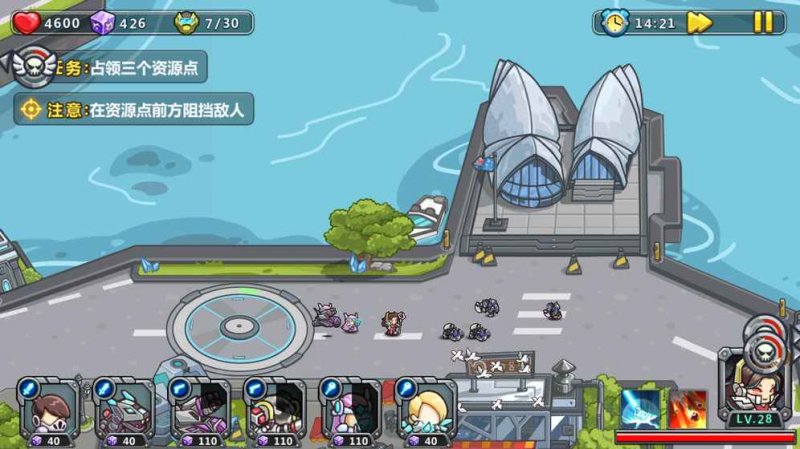This screenshot has width=800, height=449.
Task: Toggle fast-forward speed arrows
Action: tap(700, 22)
